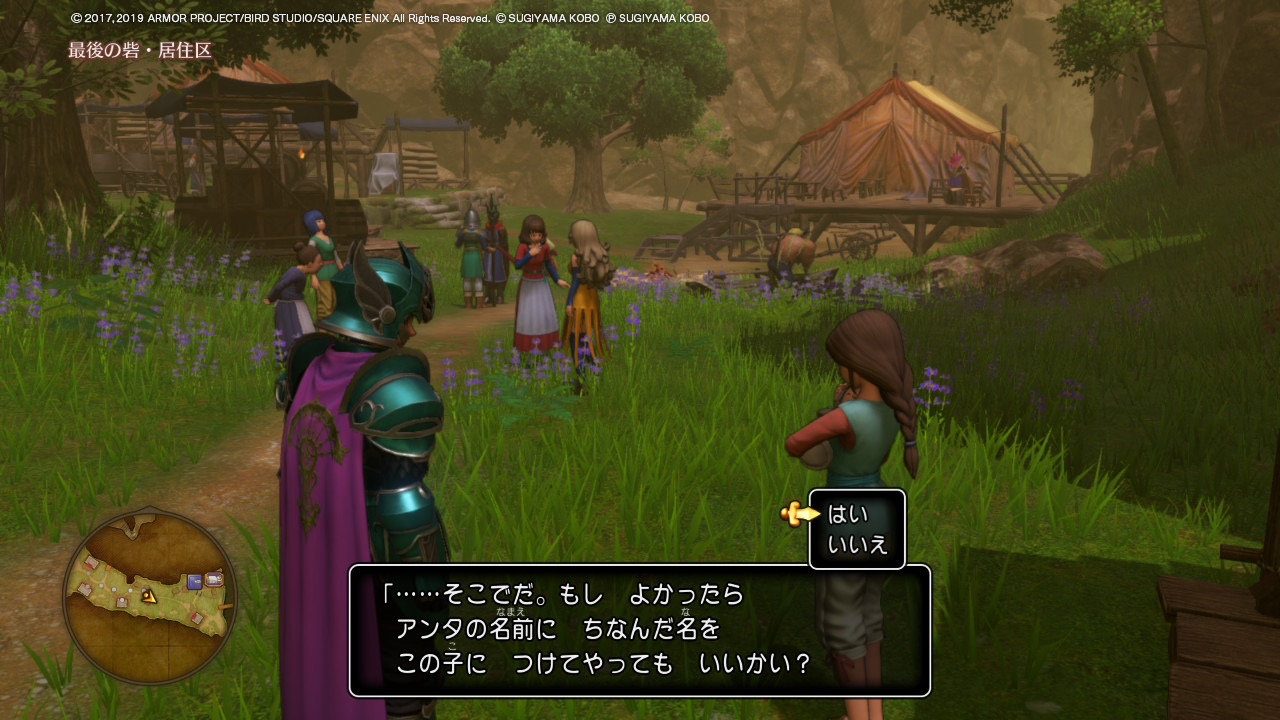Choose the はい (yes) option

pyautogui.click(x=849, y=514)
